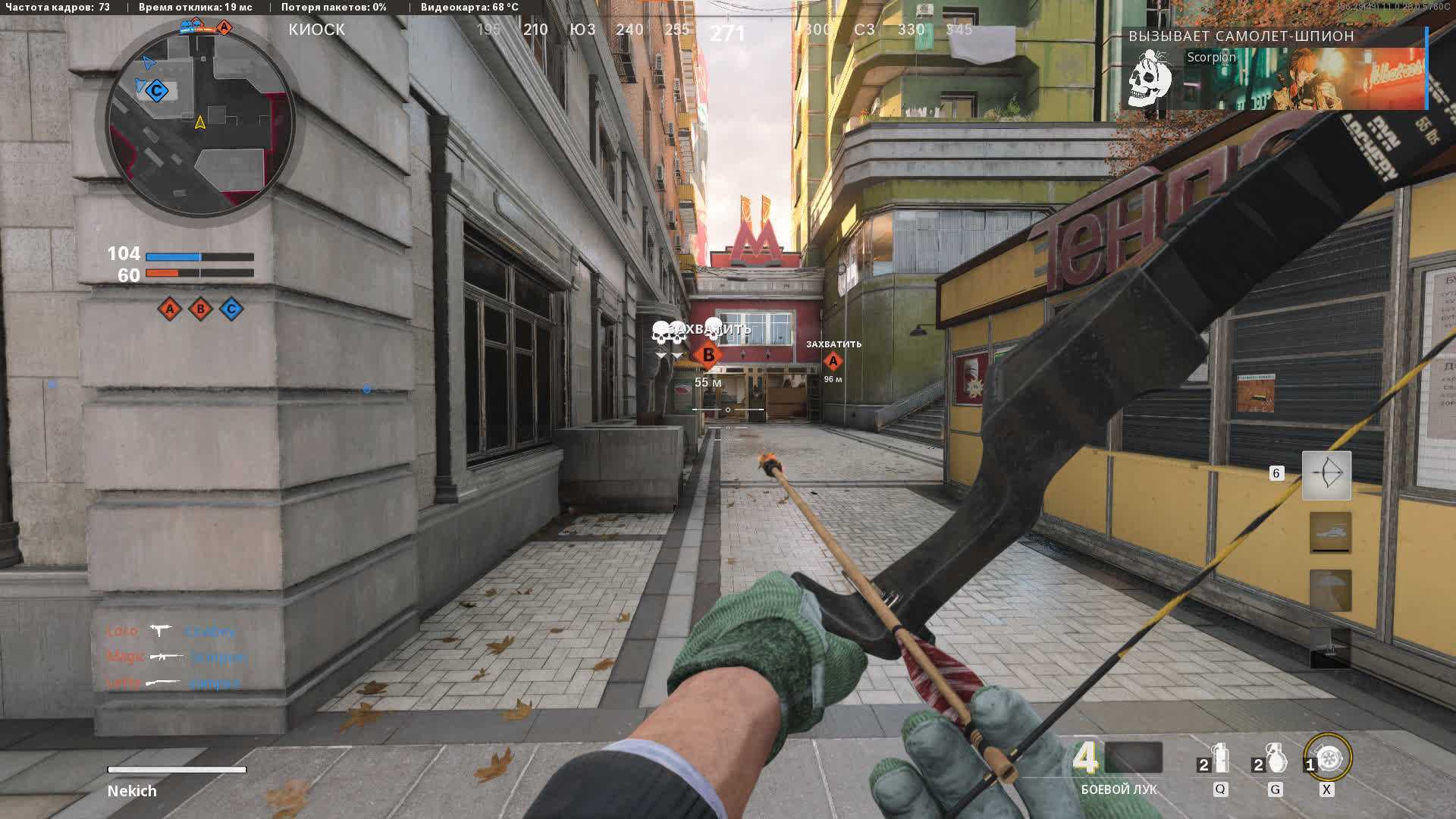Click the blue C objective status icon
Viewport: 1456px width, 819px height.
click(x=231, y=309)
